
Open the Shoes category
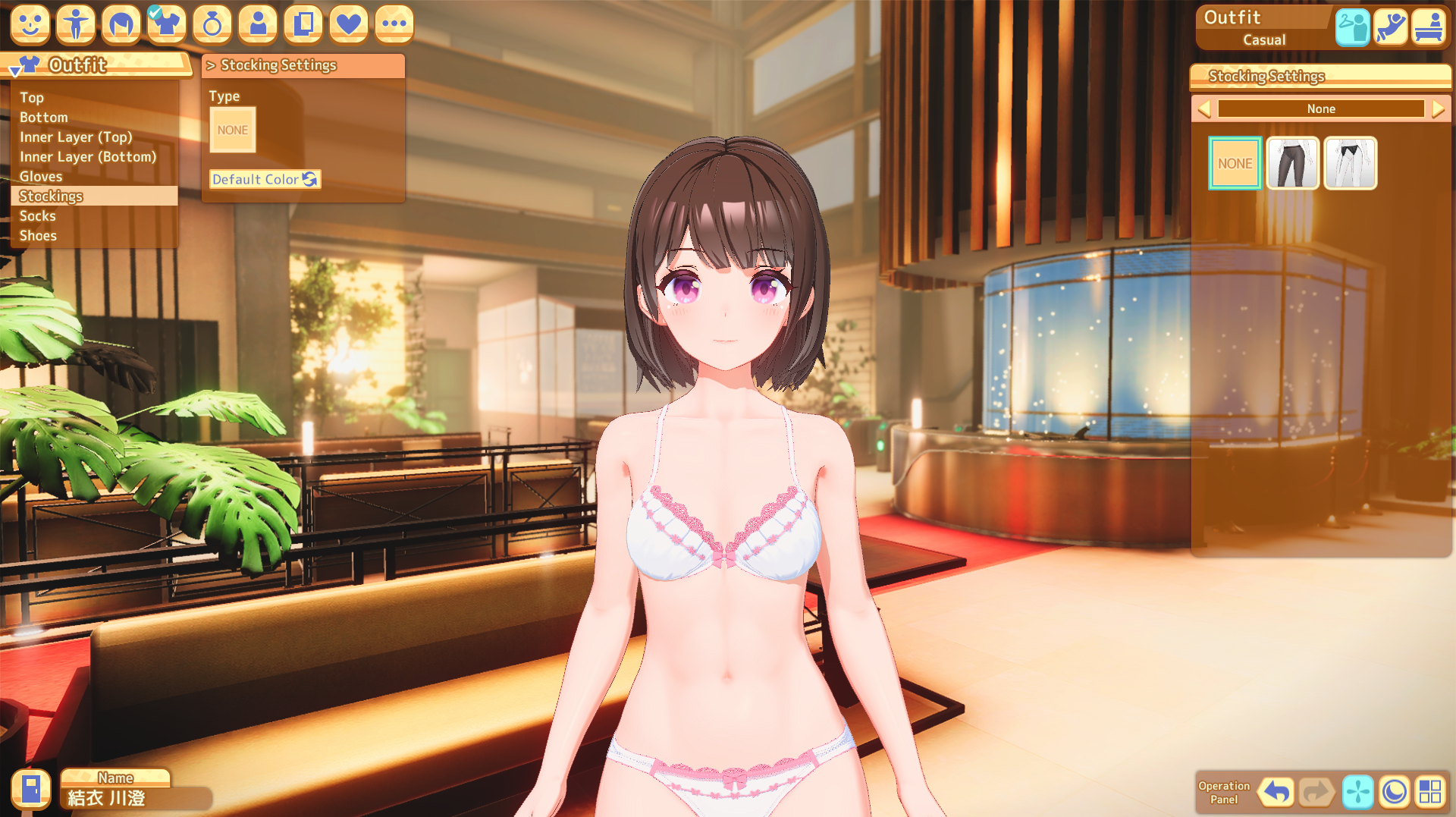[38, 236]
